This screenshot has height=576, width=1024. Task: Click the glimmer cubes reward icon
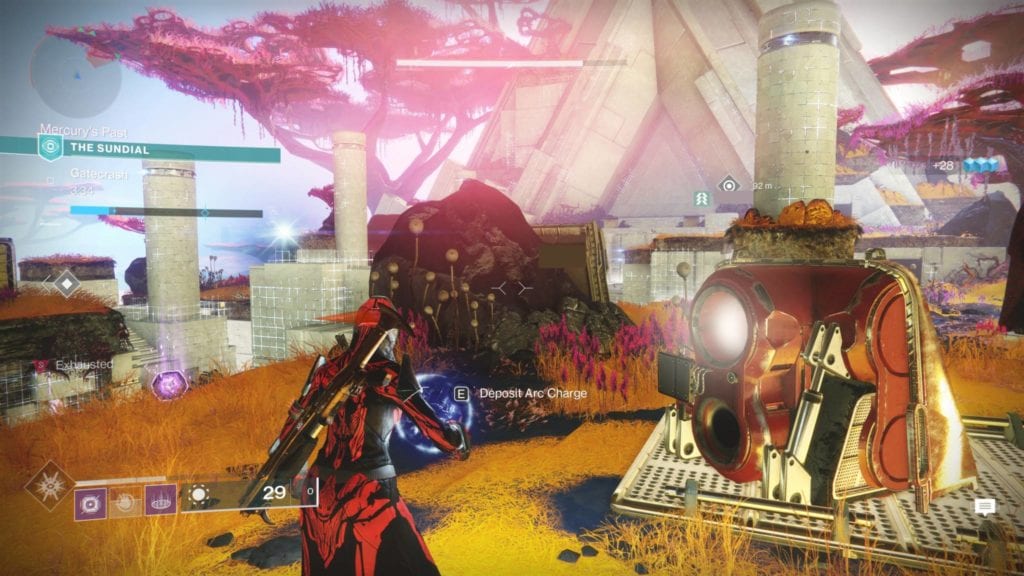(x=962, y=167)
